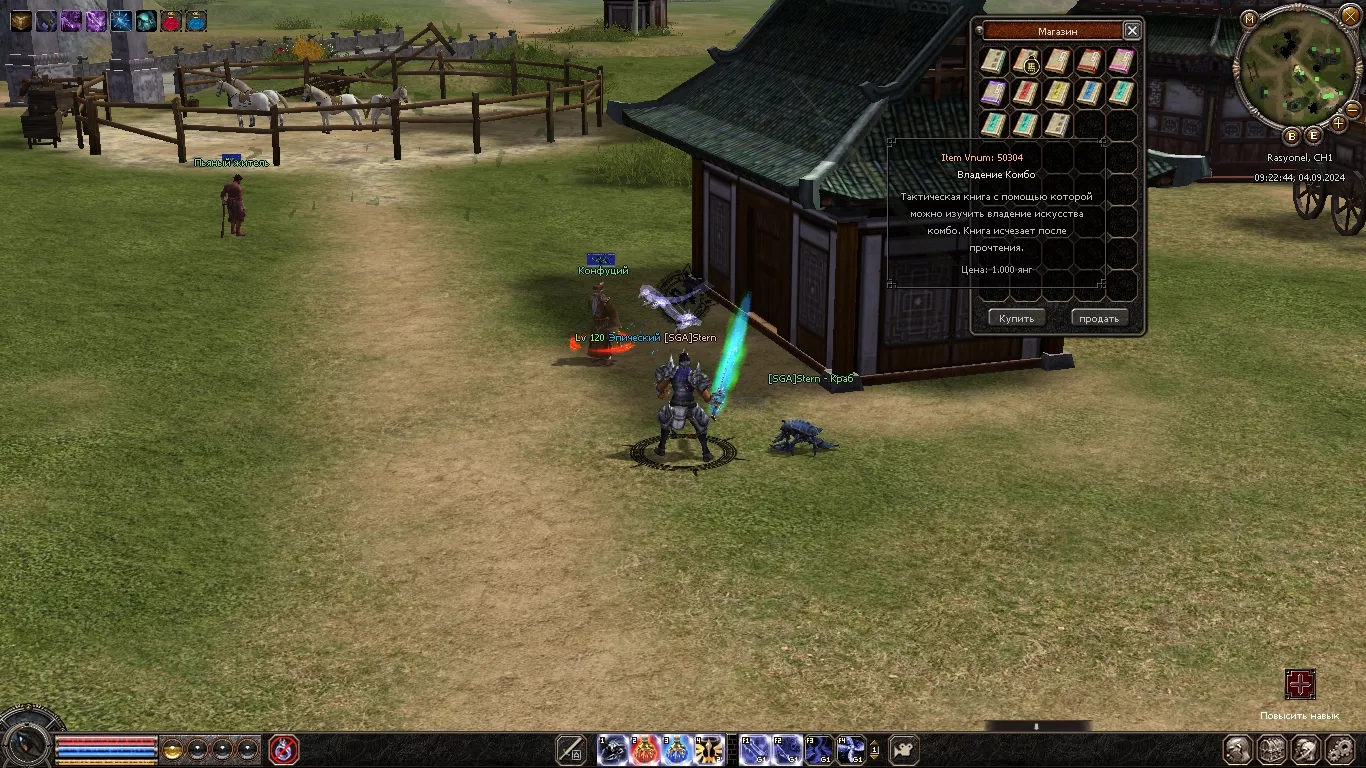Open the map with the minimap M button
The image size is (1366, 768).
1249,19
